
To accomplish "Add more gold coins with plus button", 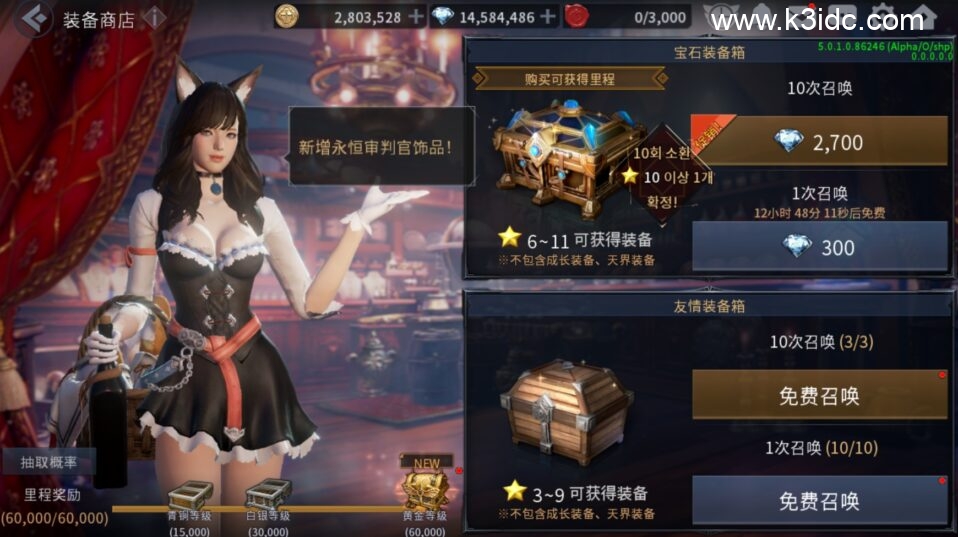I will 415,16.
